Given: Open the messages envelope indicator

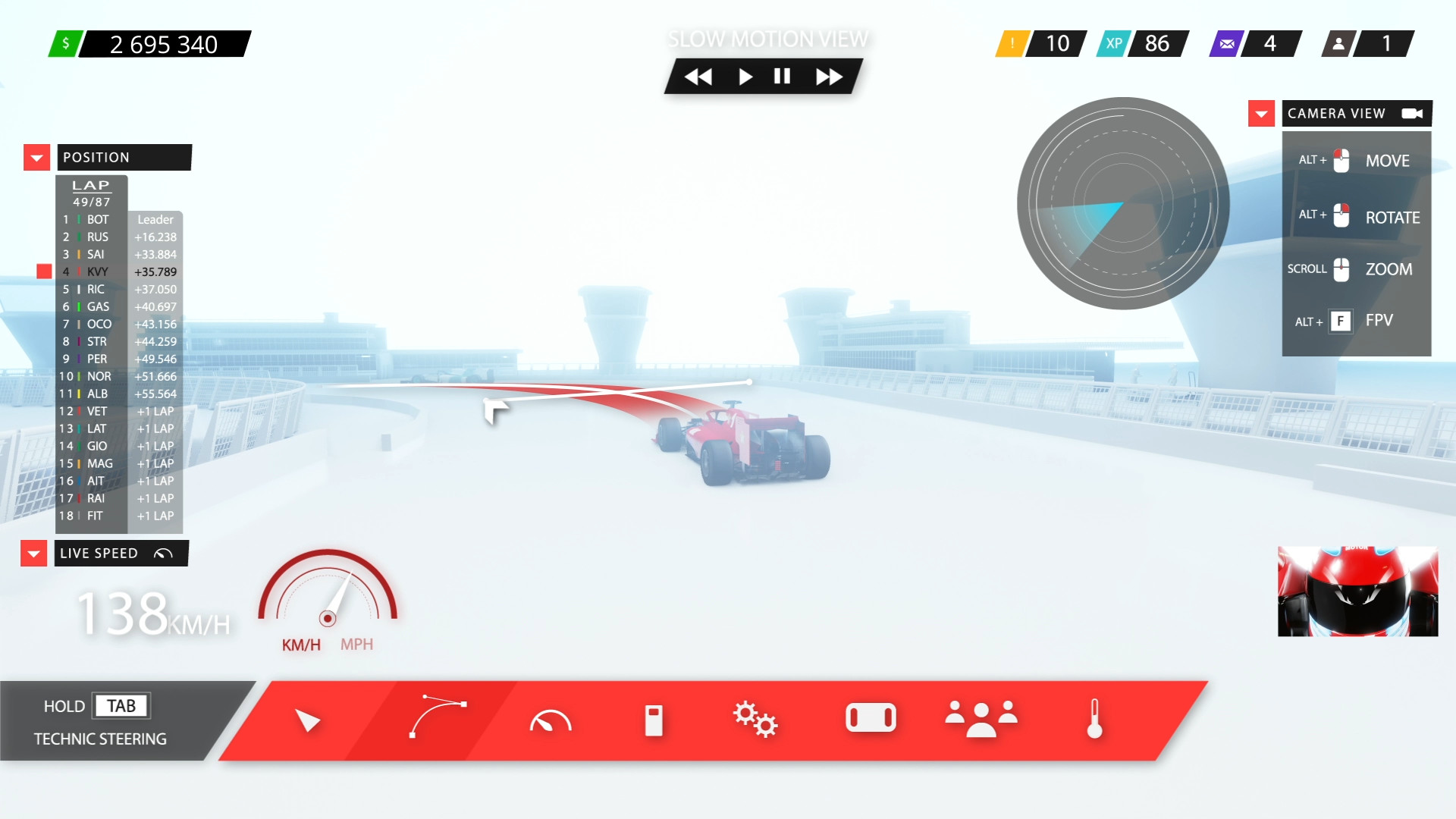Looking at the screenshot, I should point(1226,43).
